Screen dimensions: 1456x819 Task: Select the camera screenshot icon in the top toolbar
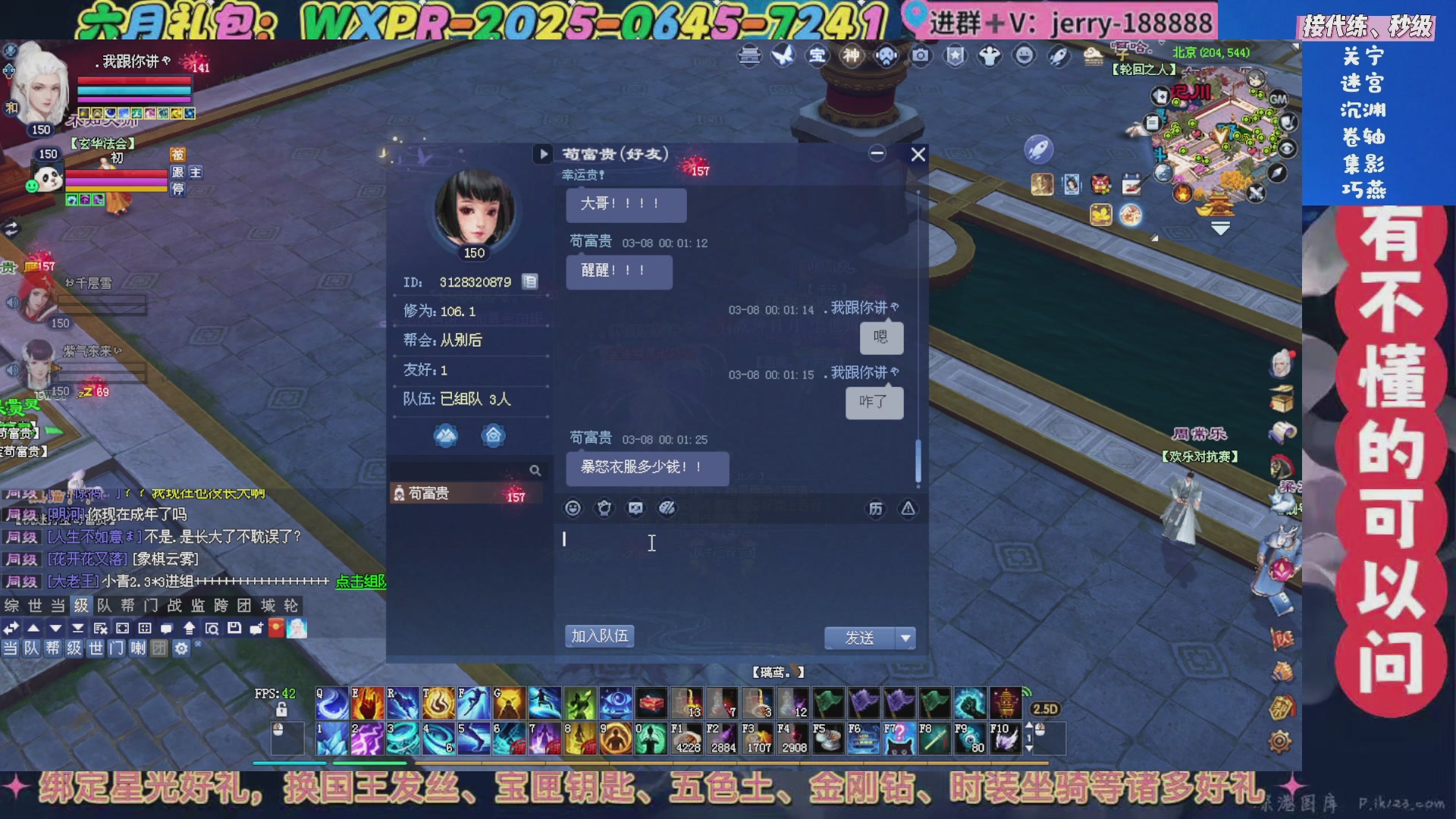pyautogui.click(x=919, y=55)
